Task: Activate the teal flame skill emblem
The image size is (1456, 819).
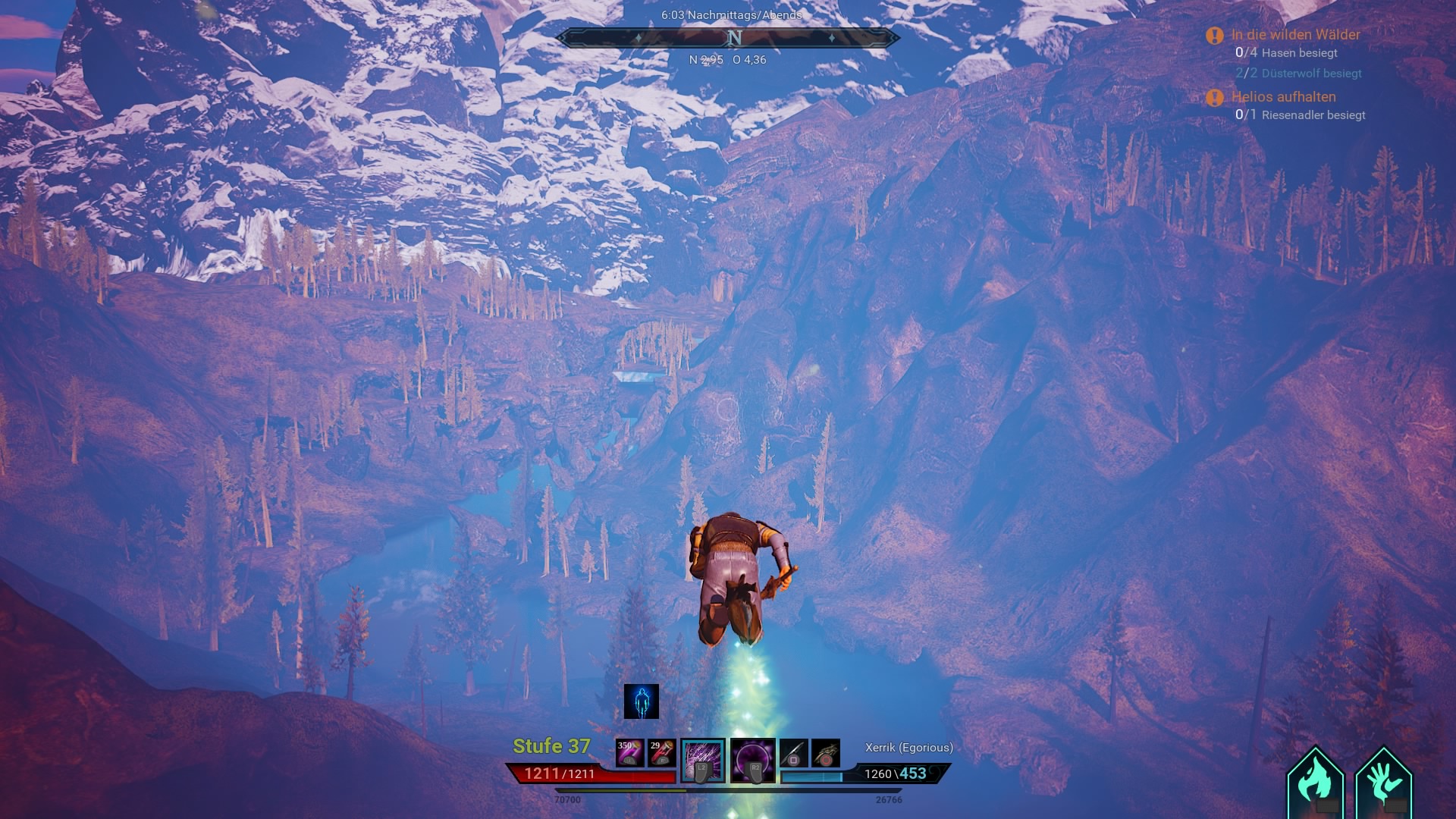Action: 1316,783
